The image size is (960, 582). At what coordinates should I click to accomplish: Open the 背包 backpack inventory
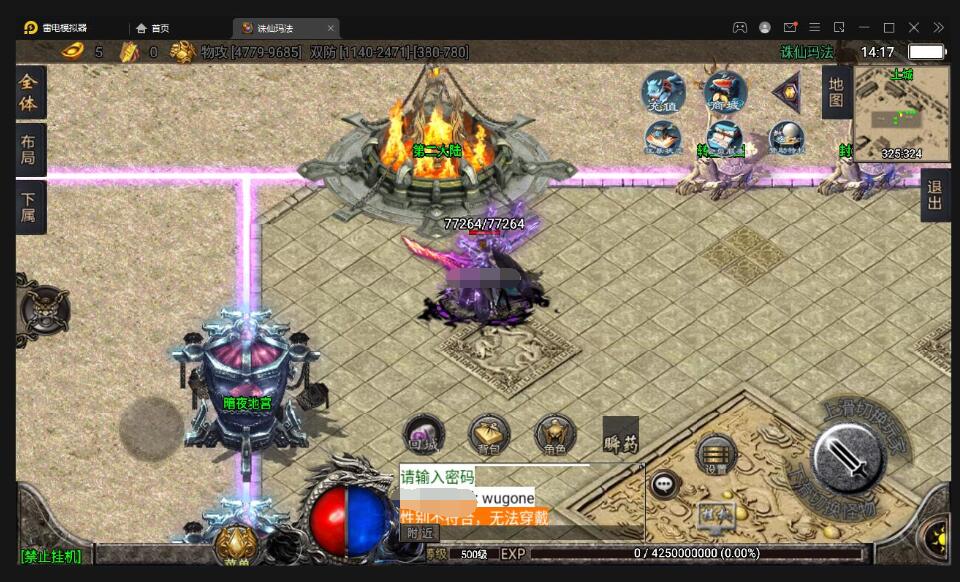click(489, 435)
